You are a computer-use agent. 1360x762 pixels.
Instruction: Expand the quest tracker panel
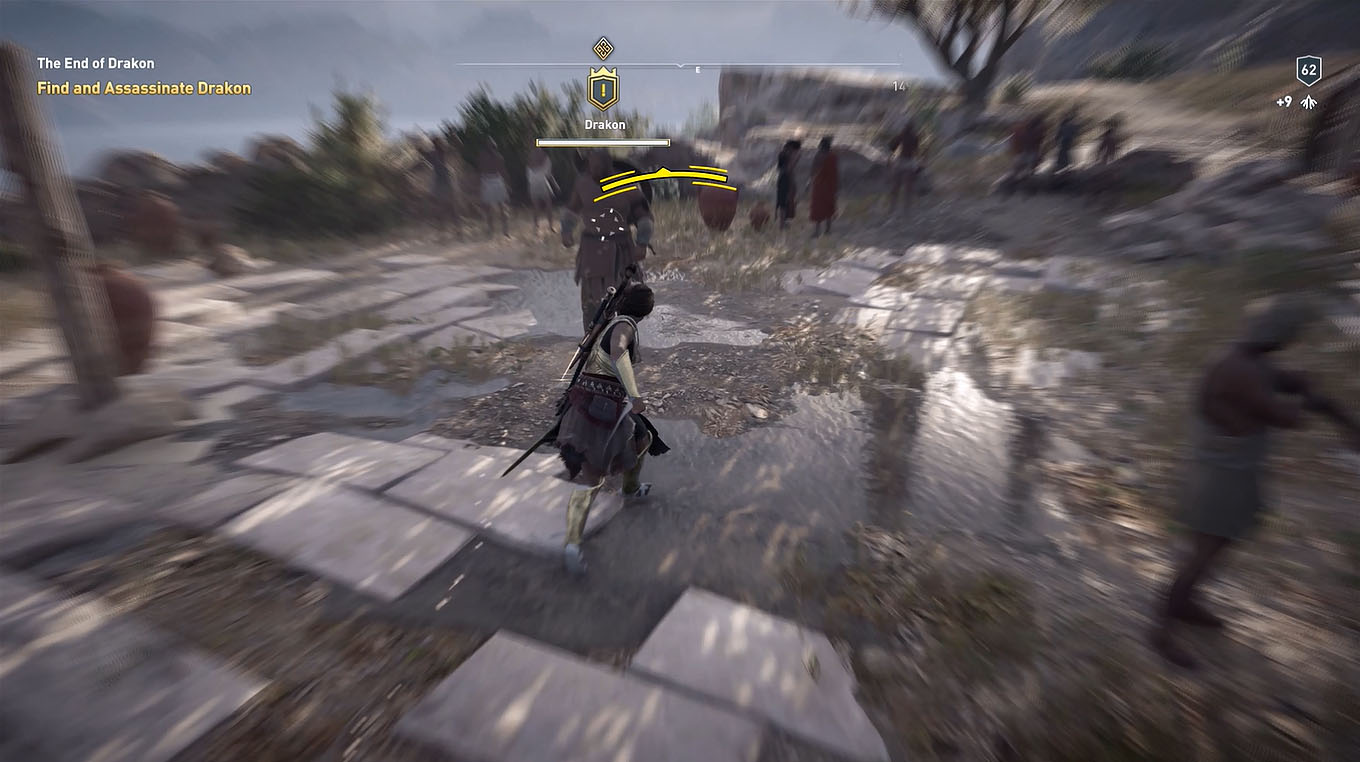pos(120,75)
